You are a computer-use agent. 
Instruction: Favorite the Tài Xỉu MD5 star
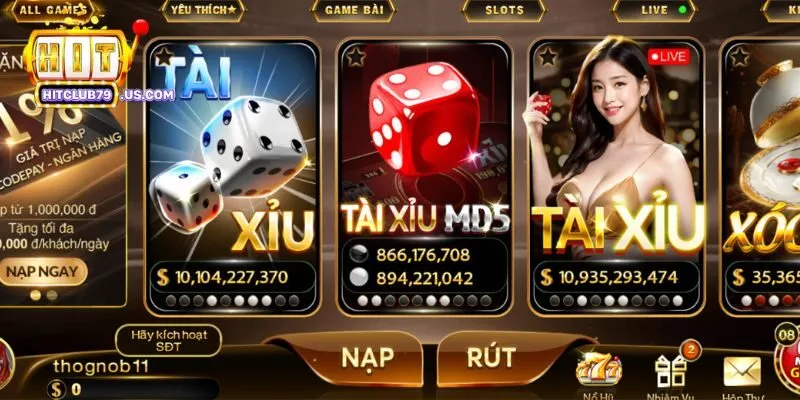click(x=354, y=56)
